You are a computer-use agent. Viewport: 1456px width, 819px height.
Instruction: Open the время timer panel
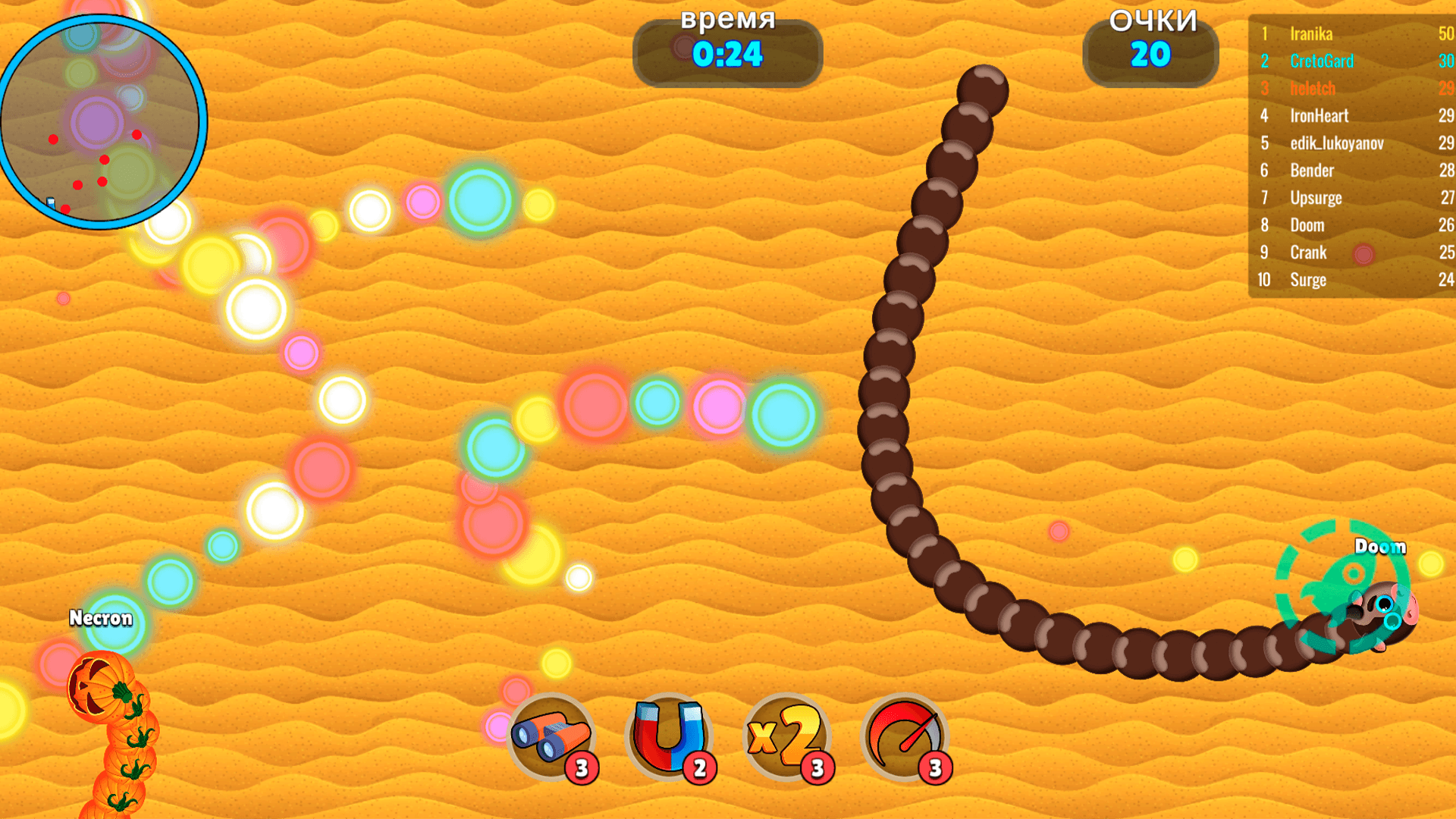coord(726,52)
